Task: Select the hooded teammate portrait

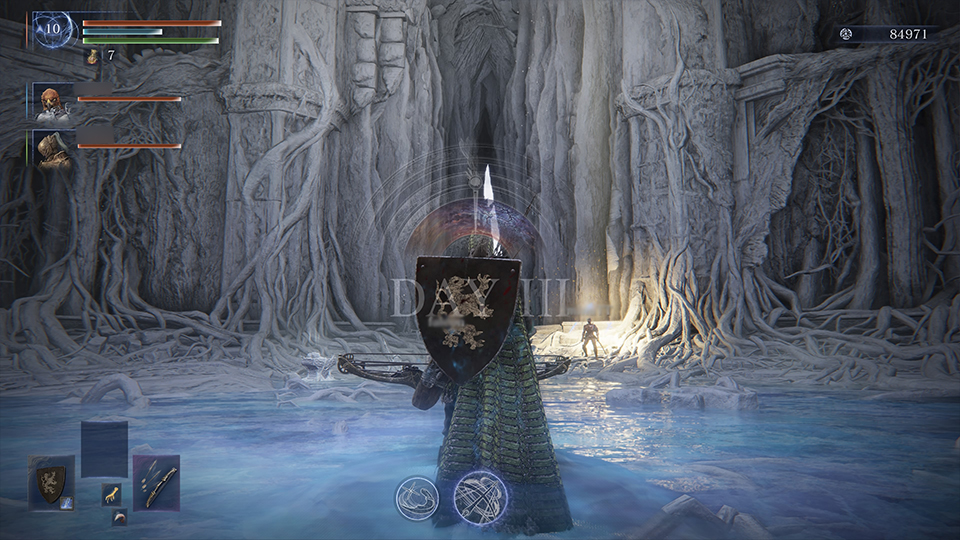Action: point(52,148)
